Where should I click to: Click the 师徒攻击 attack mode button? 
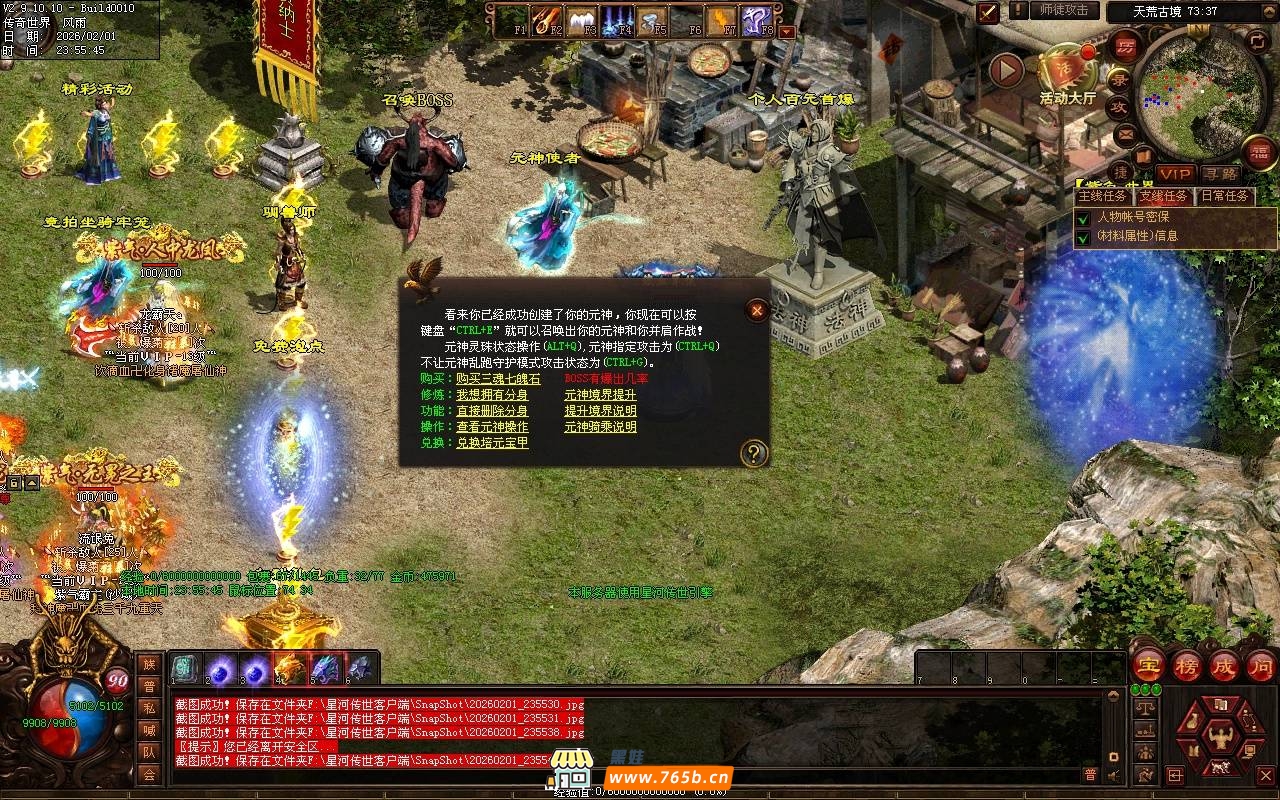(x=1063, y=10)
